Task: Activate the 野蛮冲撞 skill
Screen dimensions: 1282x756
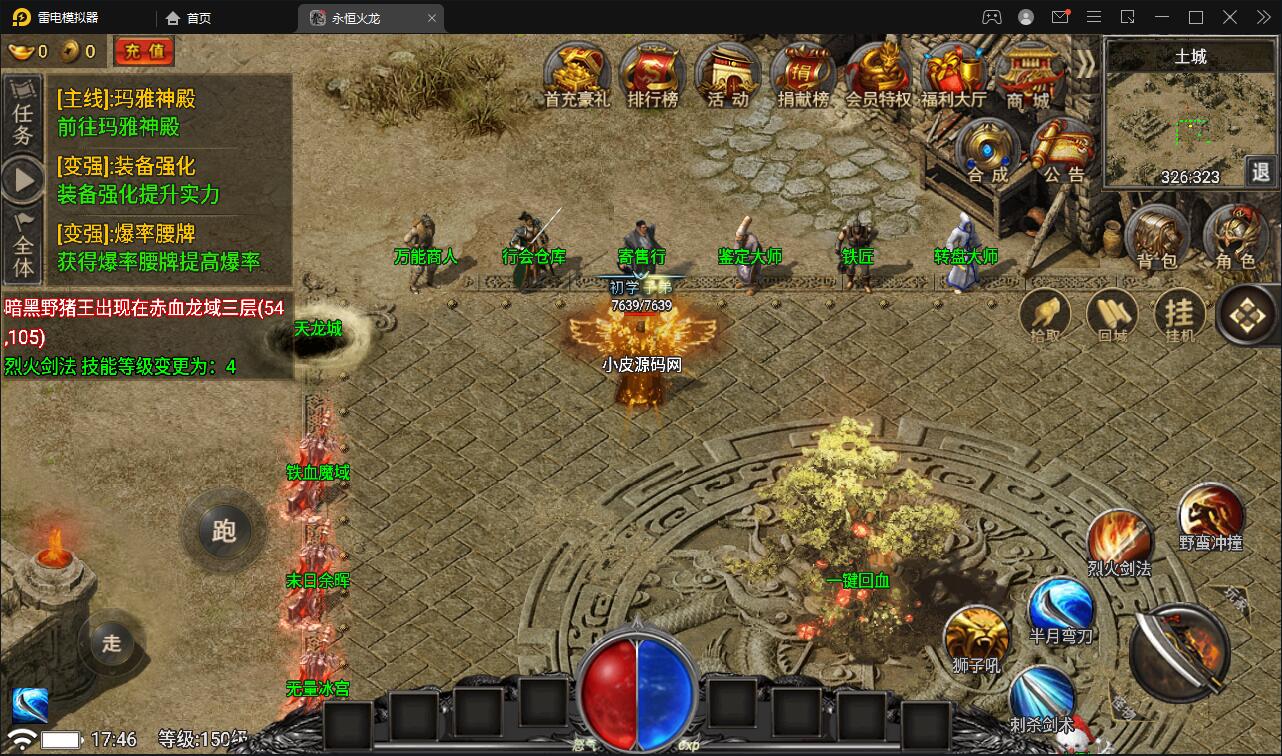Action: click(1210, 515)
